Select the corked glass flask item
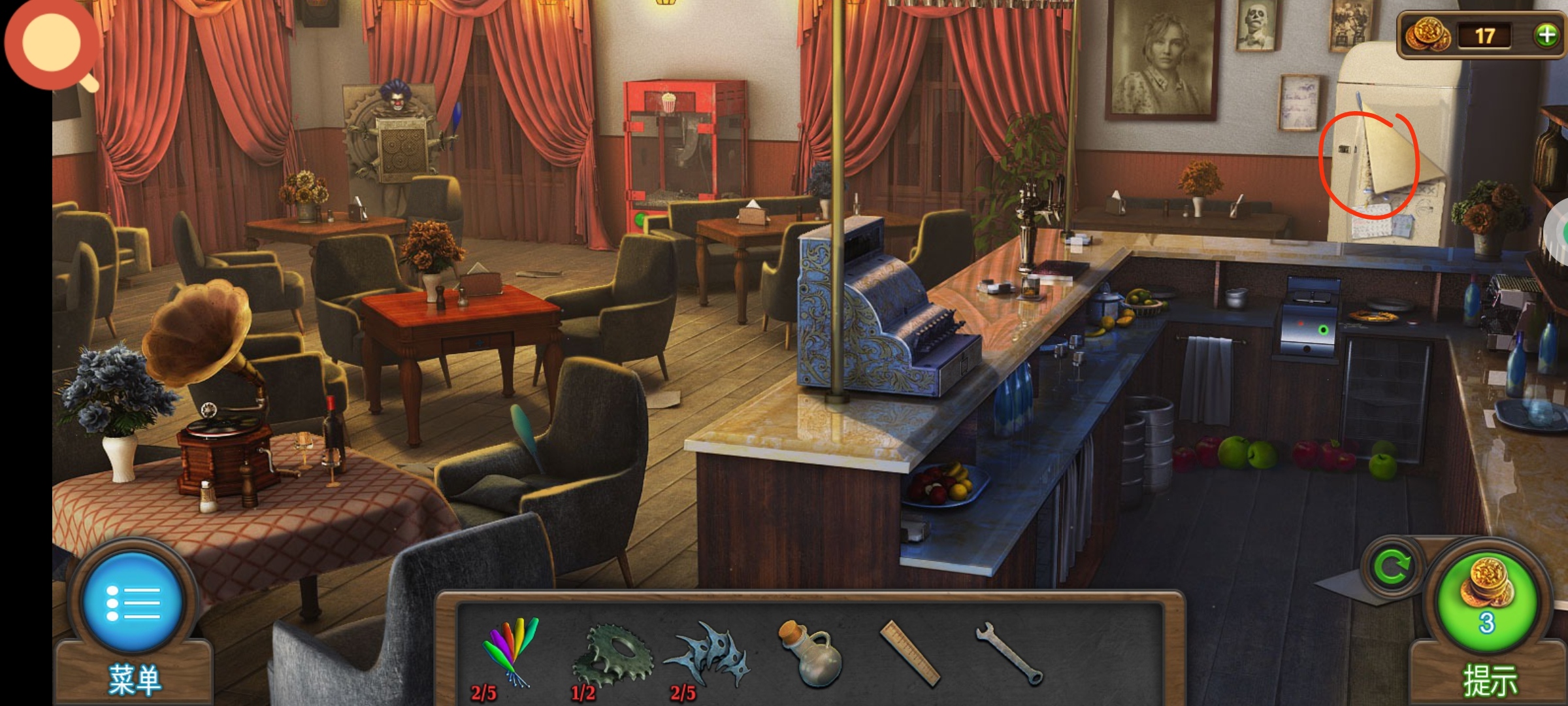Viewport: 1568px width, 706px height. point(810,654)
